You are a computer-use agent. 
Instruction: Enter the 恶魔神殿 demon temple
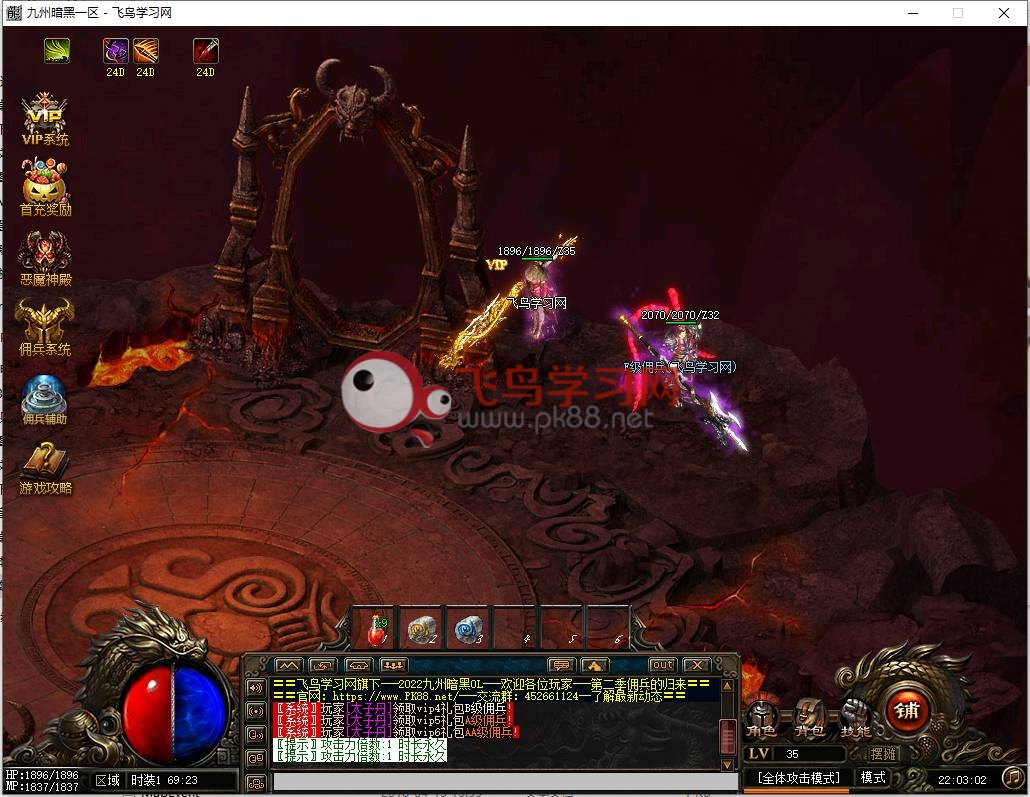coord(45,257)
